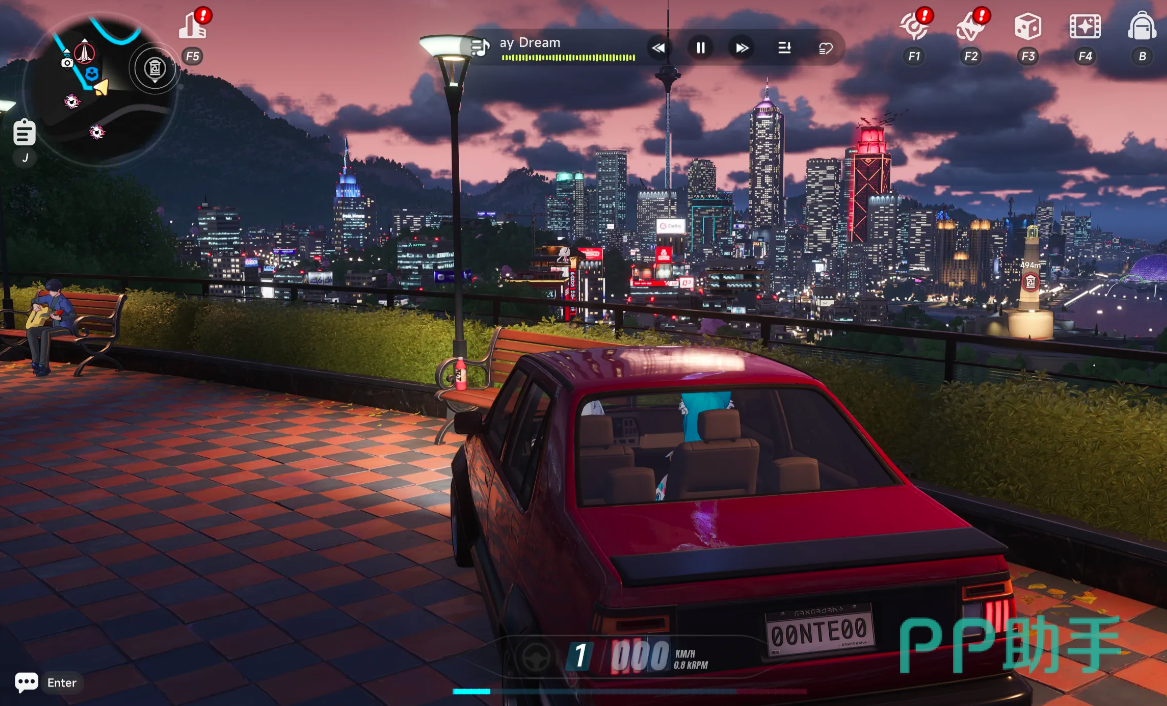Open the city buildings icon
Viewport: 1167px width, 706px height.
(x=192, y=27)
